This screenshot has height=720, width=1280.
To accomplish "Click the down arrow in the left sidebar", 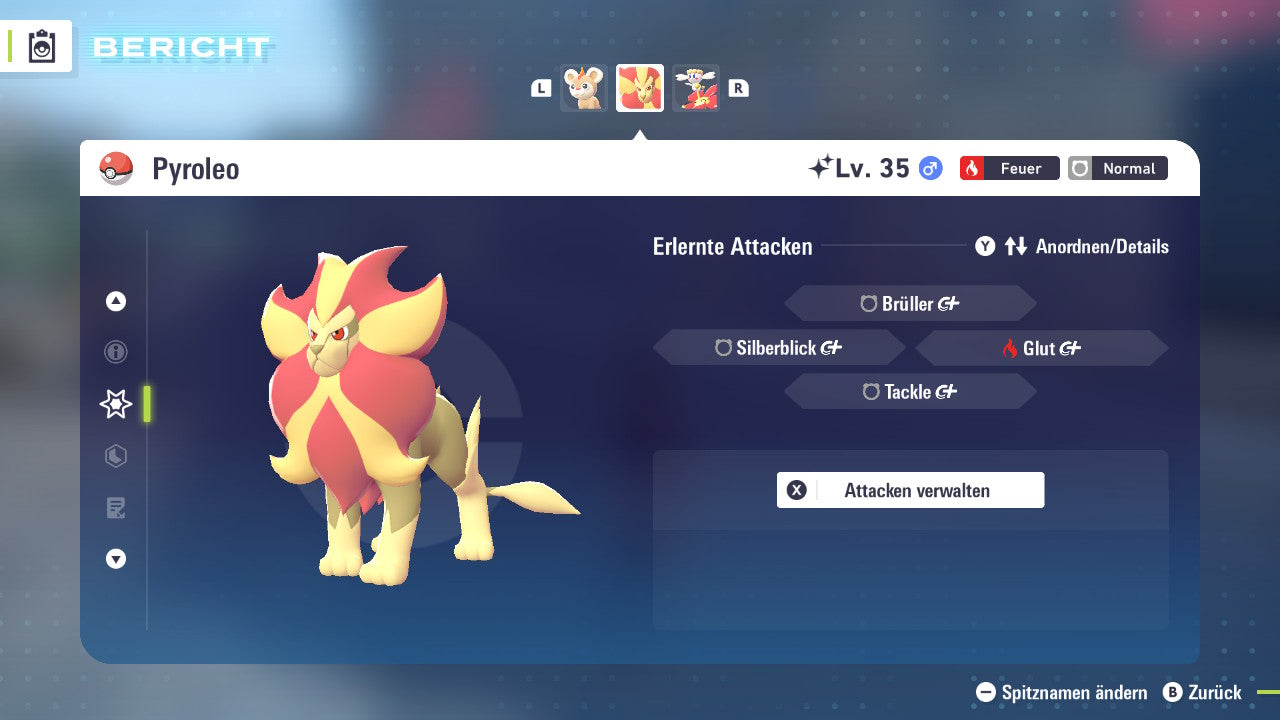I will tap(115, 560).
